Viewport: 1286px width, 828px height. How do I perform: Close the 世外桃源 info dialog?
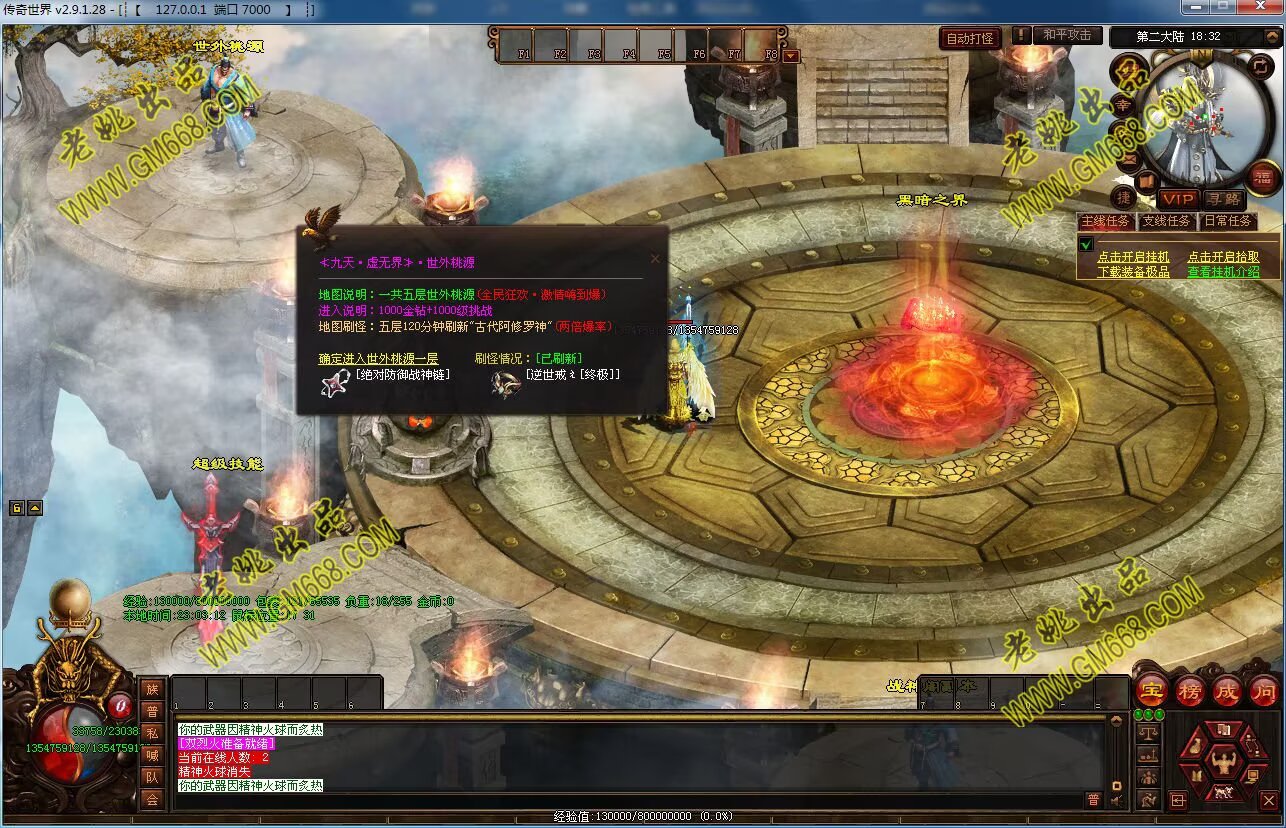656,258
